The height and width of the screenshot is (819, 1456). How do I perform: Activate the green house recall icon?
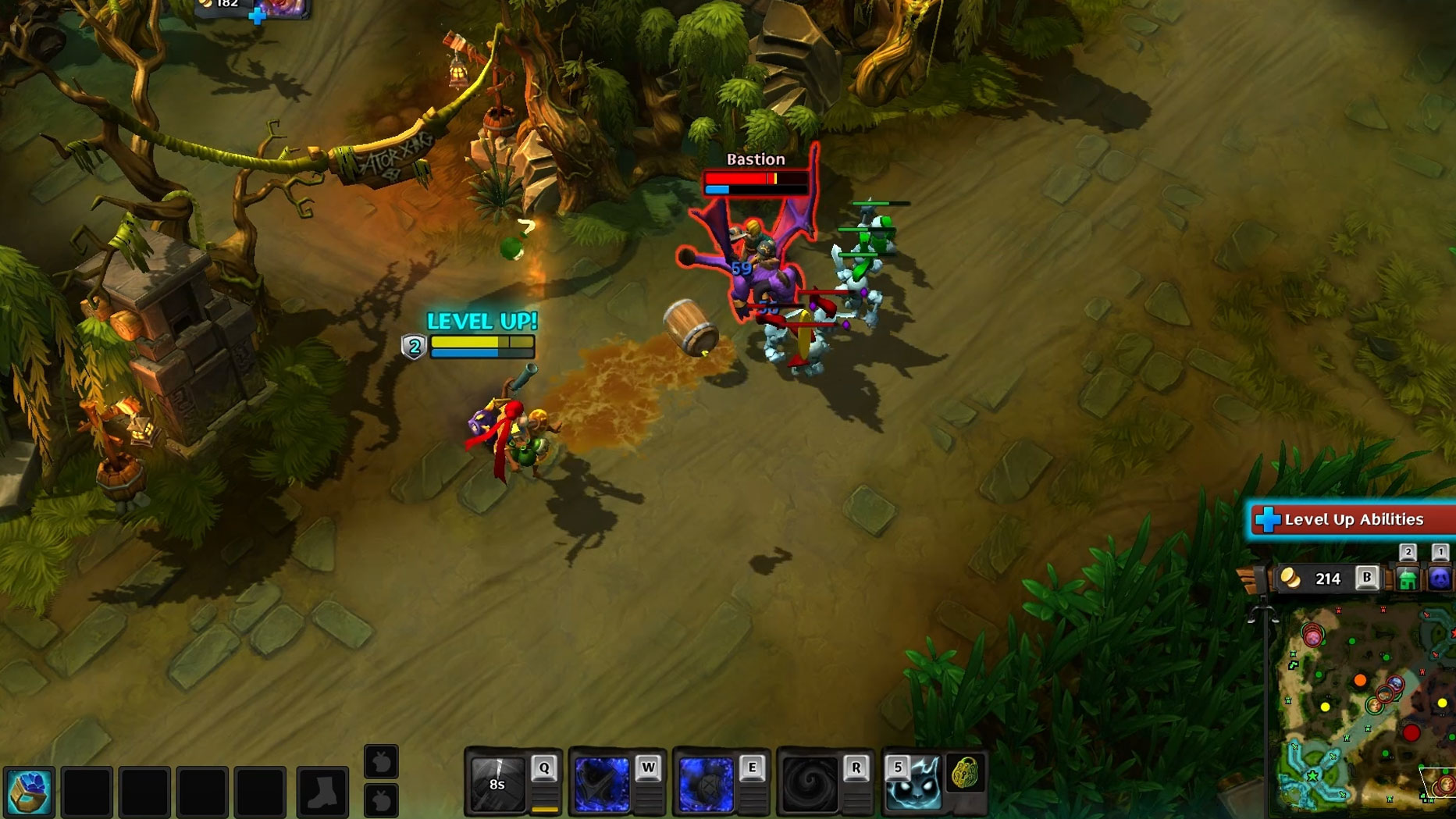coord(1408,579)
